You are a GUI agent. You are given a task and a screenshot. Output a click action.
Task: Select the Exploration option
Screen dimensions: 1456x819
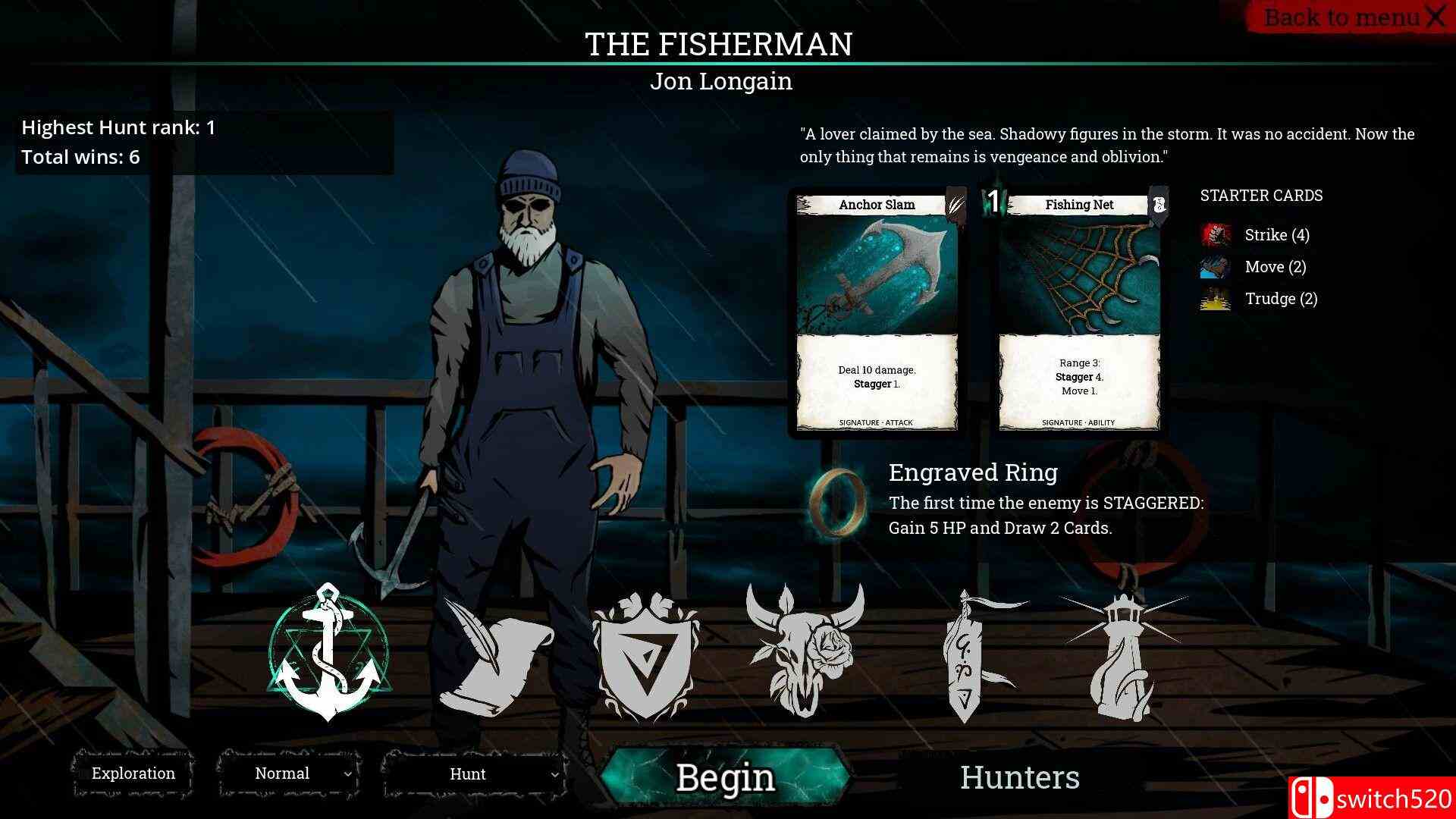tap(133, 773)
